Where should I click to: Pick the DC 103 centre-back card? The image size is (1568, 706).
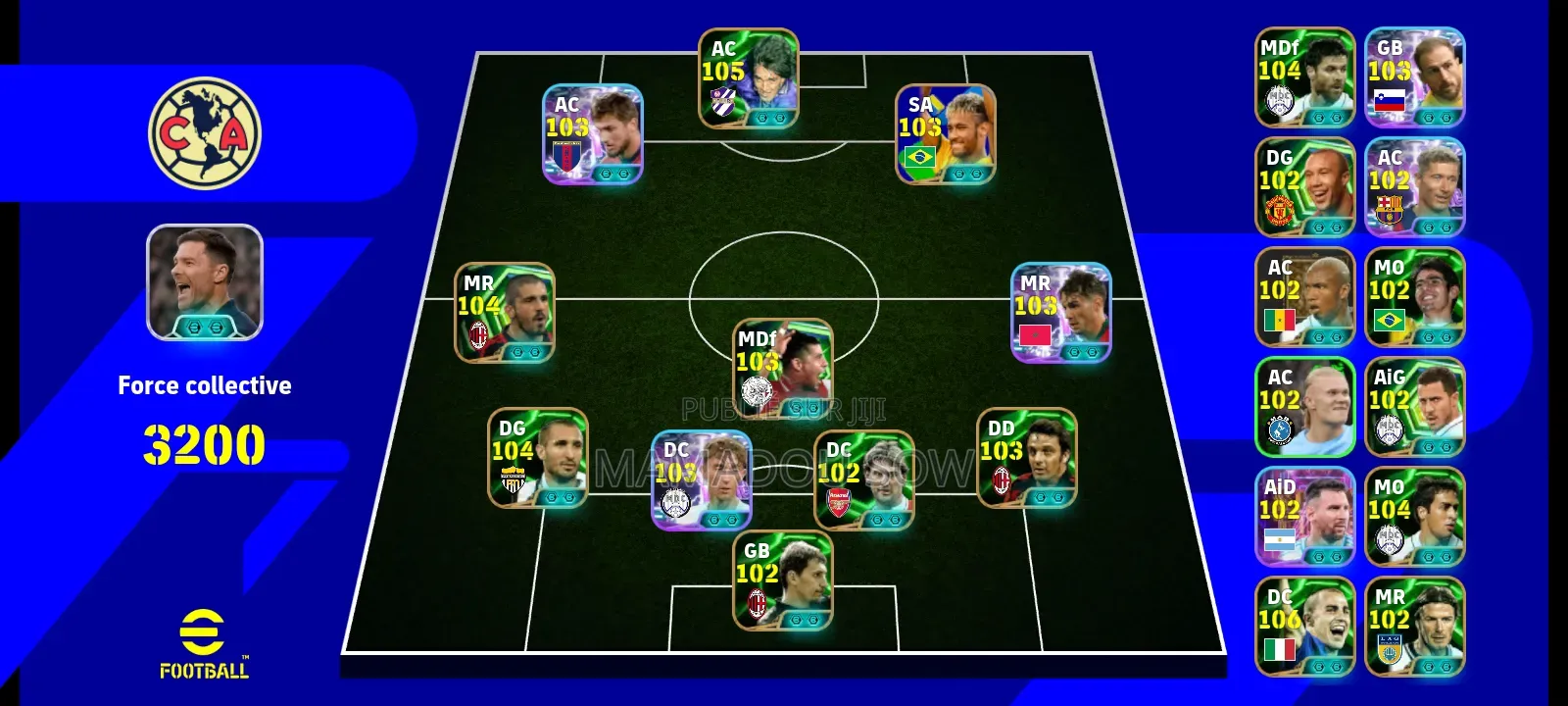(703, 479)
